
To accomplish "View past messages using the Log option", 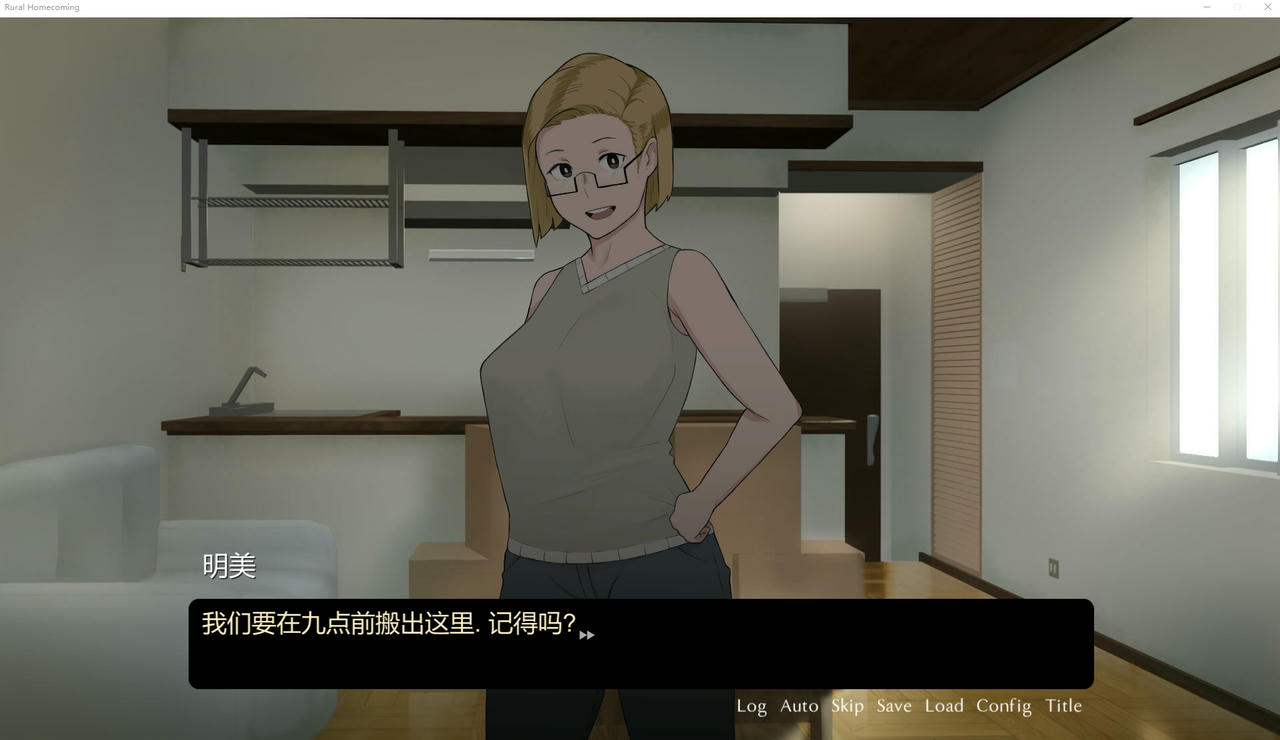I will click(751, 706).
